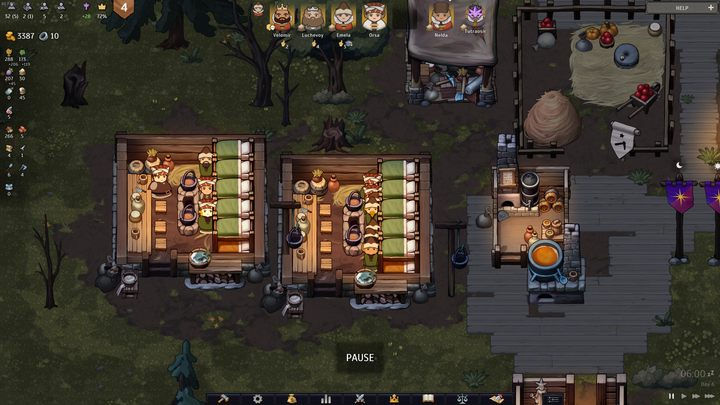Pick Orsa's portrait
This screenshot has width=720, height=405.
tap(374, 16)
